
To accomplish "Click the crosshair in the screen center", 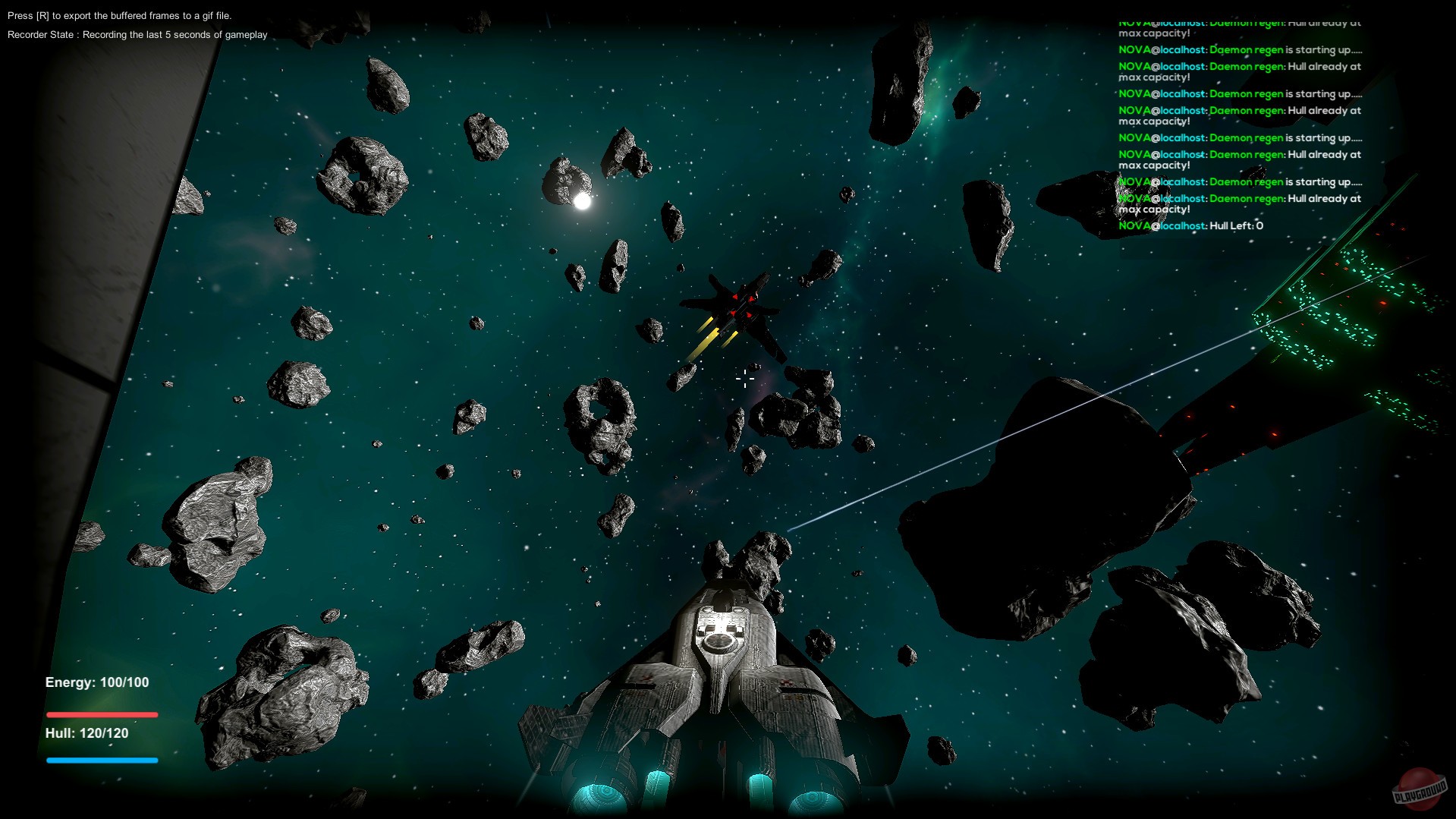I will tap(745, 380).
